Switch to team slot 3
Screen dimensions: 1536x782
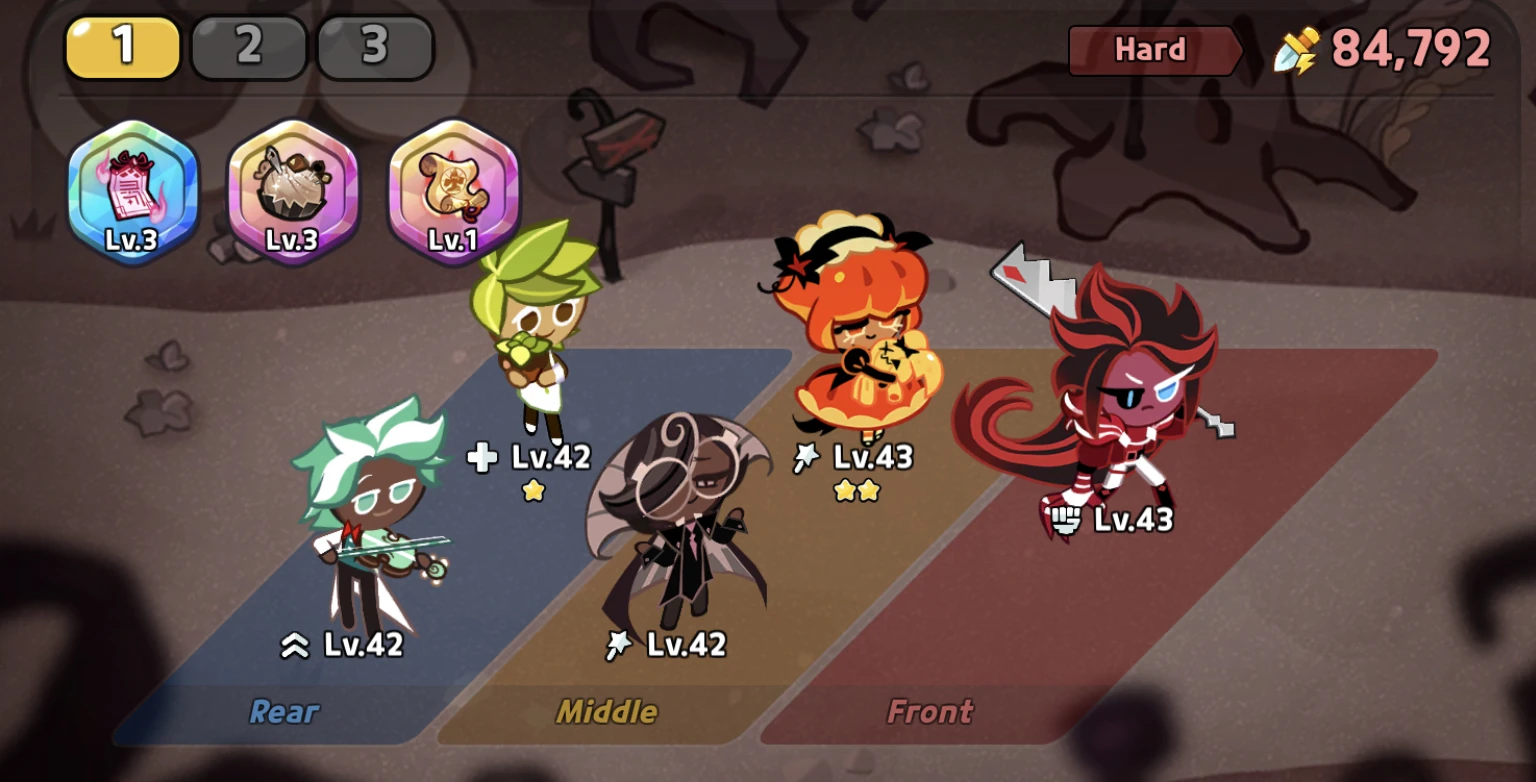[x=375, y=46]
